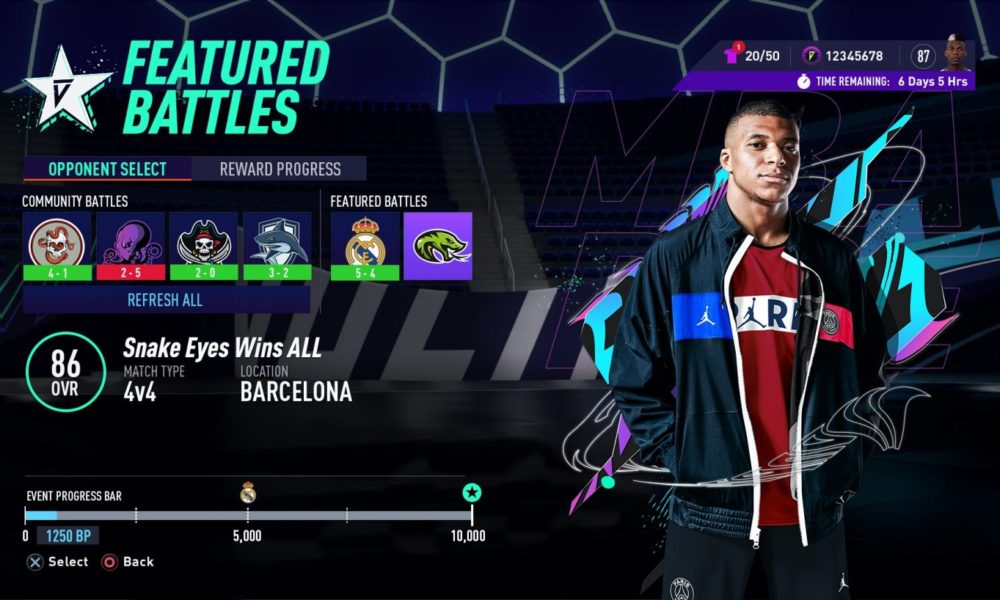The height and width of the screenshot is (600, 1000).
Task: Open the player avatar profile icon
Action: [x=958, y=55]
